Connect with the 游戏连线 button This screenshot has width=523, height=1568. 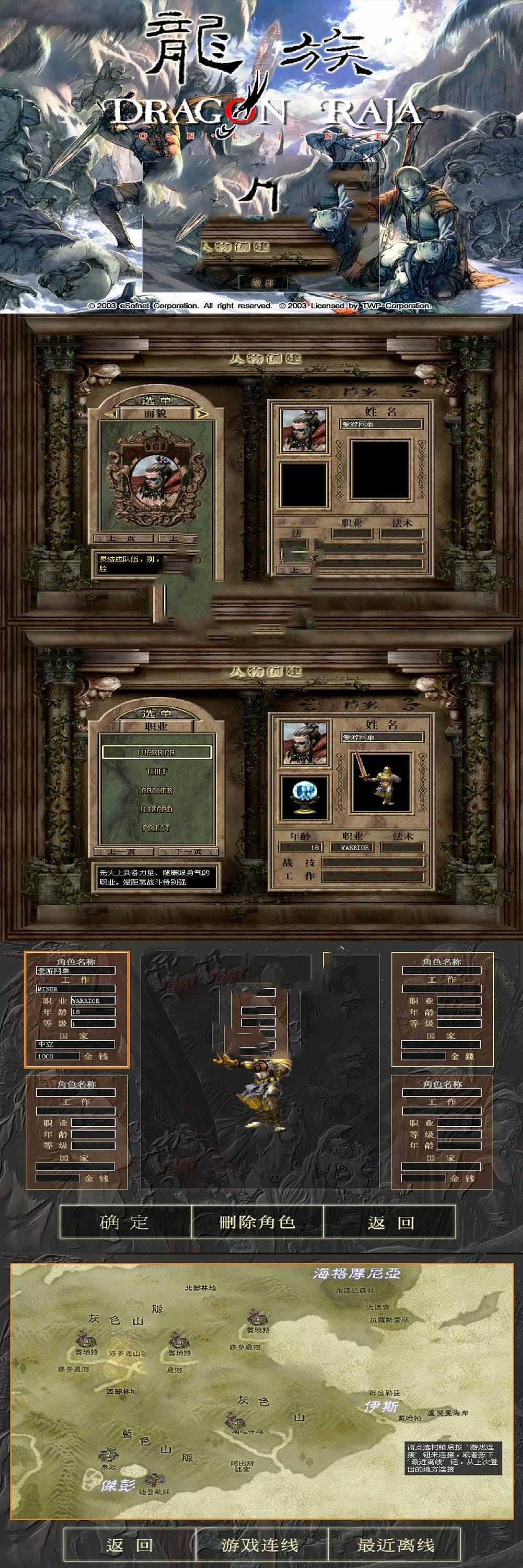tap(260, 1544)
